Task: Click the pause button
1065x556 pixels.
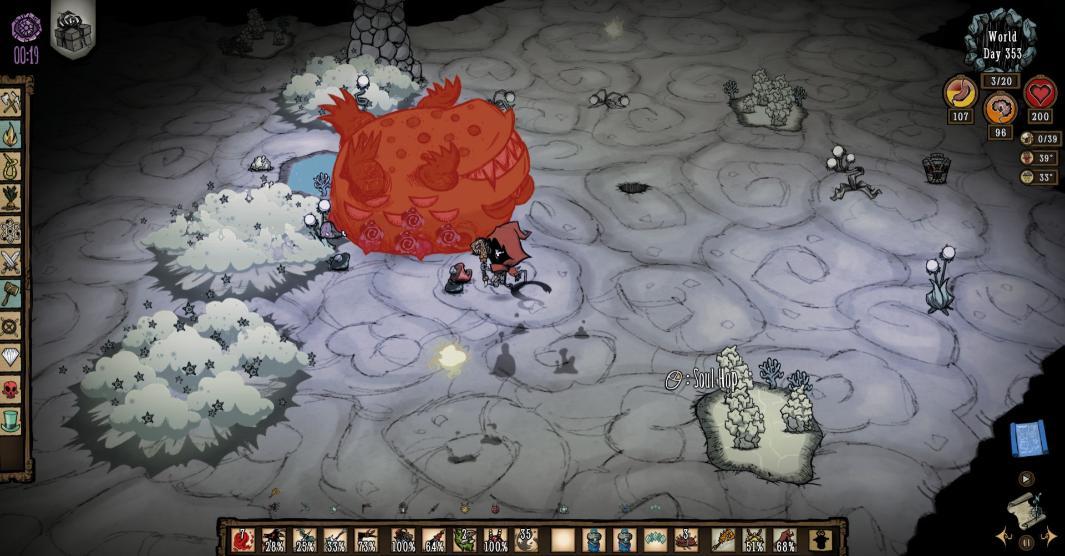Action: (1026, 542)
